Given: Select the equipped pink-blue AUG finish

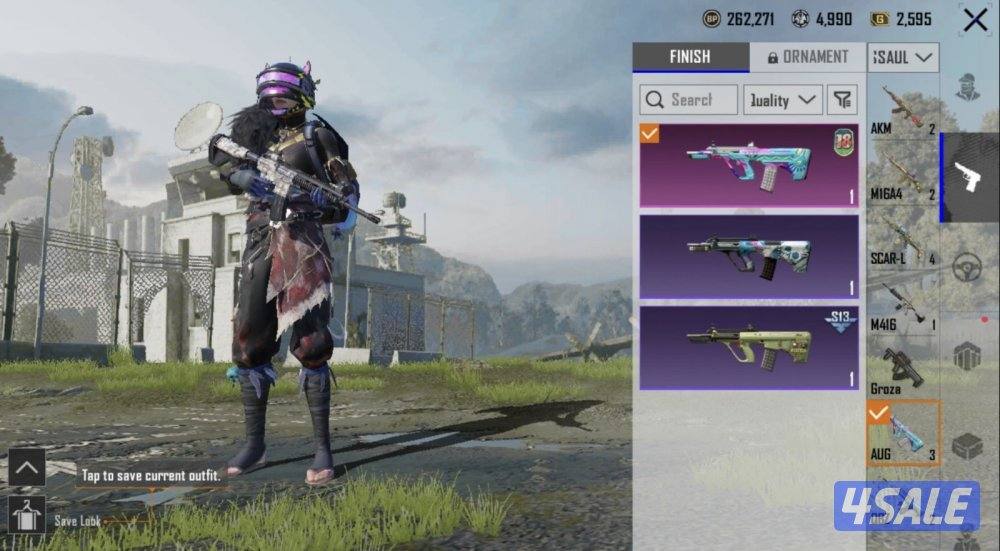Looking at the screenshot, I should coord(749,165).
